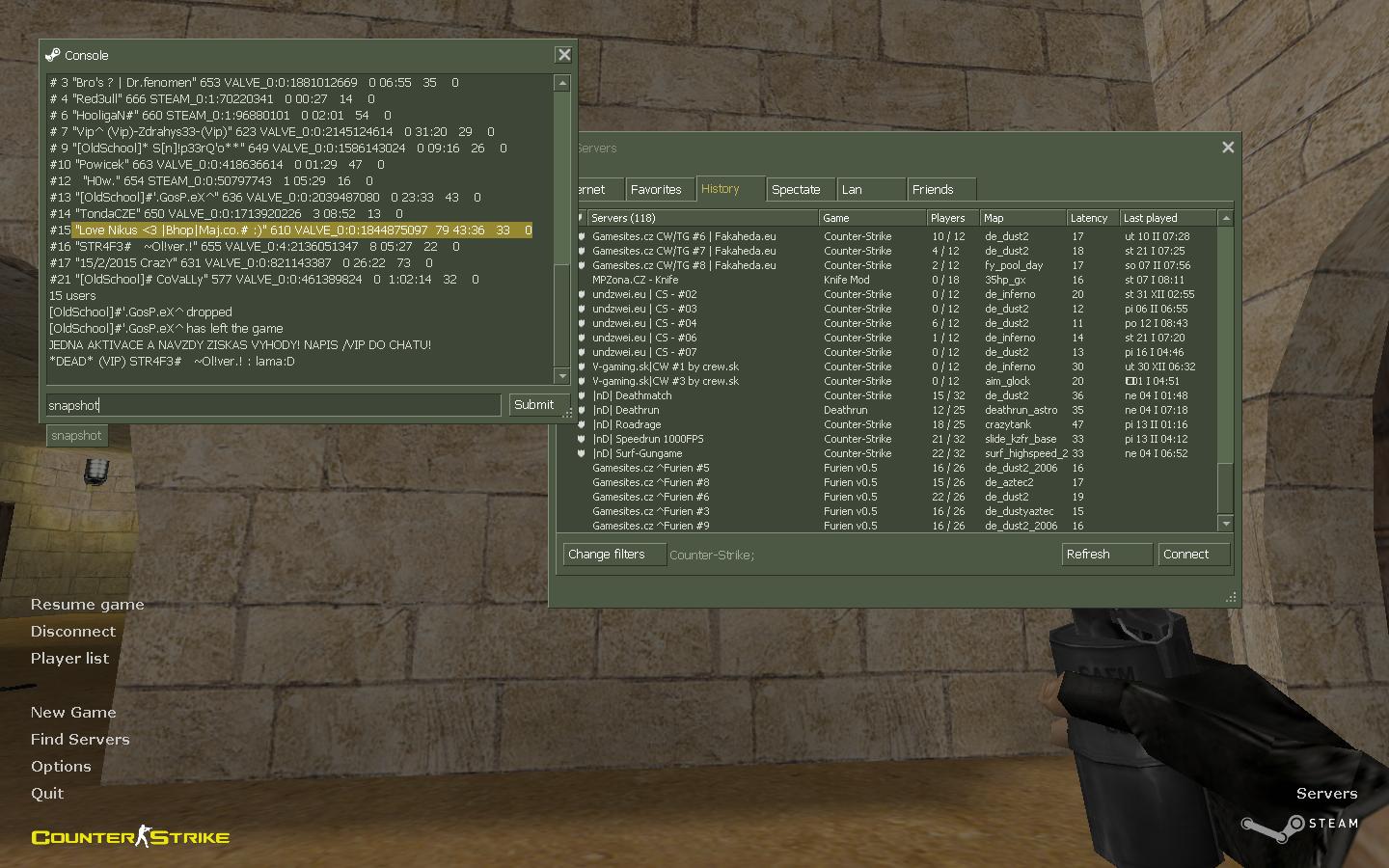1389x868 pixels.
Task: Open the Player list
Action: point(69,659)
